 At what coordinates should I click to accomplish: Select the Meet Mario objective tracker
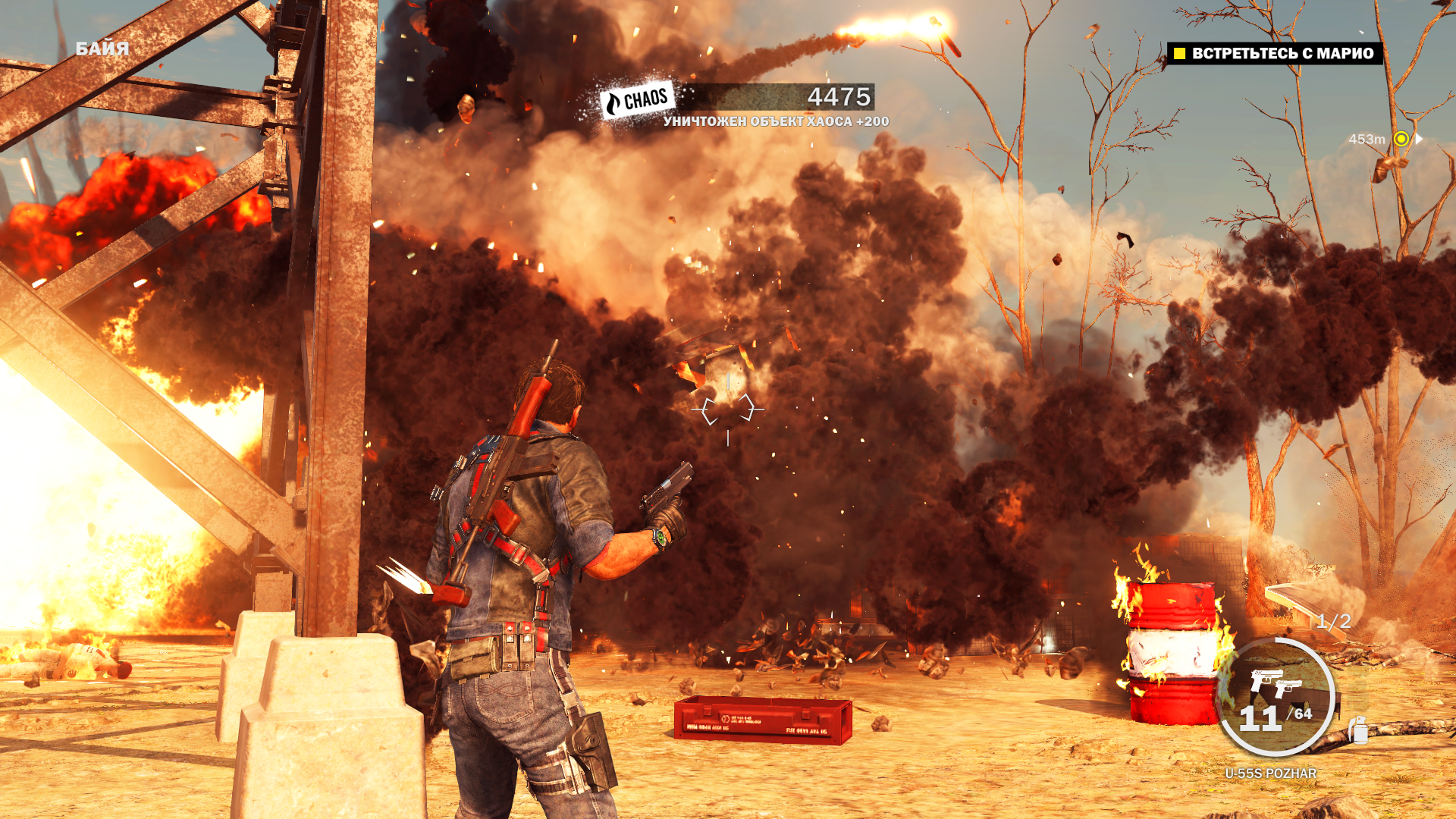tap(1274, 53)
